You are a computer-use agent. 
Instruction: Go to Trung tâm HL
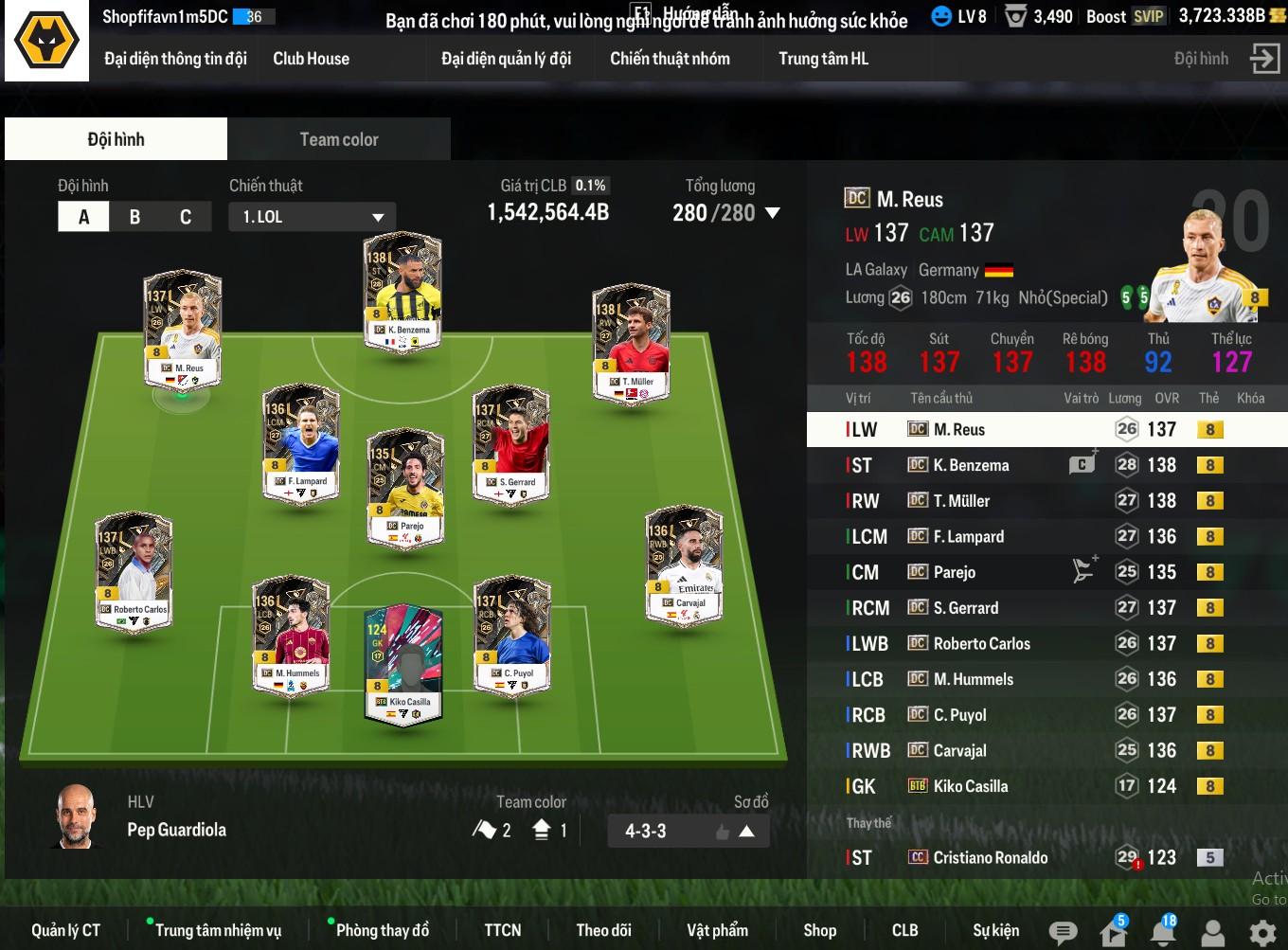(x=823, y=59)
